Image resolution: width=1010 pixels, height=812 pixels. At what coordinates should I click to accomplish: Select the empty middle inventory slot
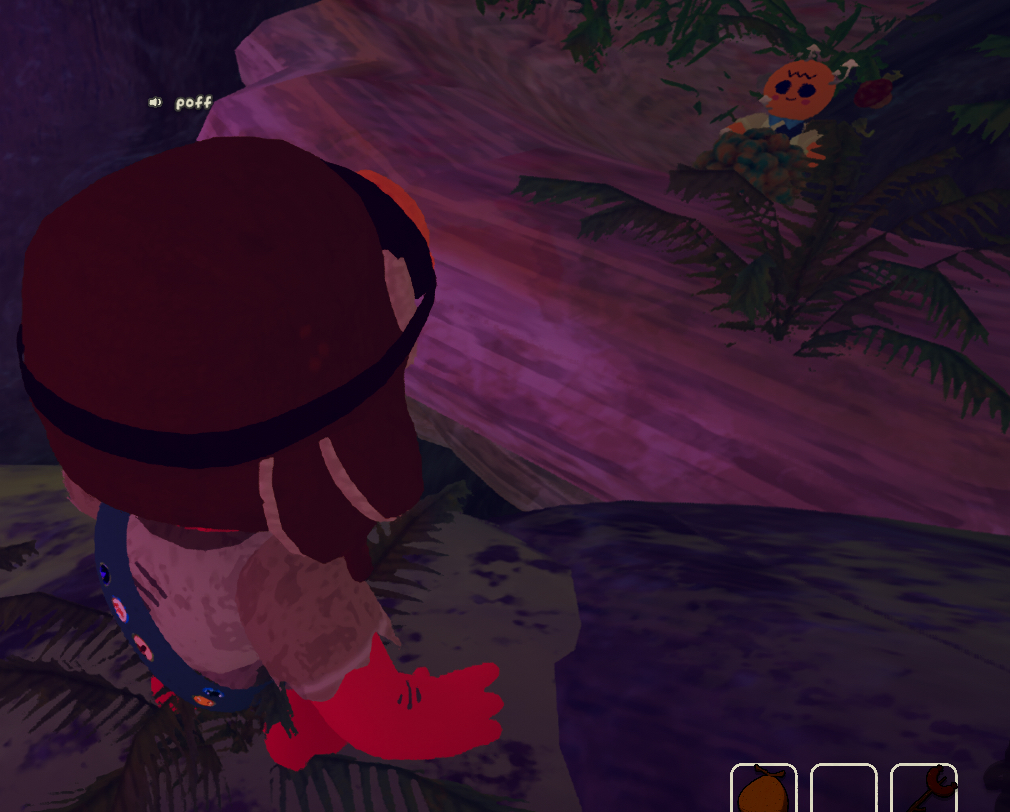pyautogui.click(x=843, y=789)
